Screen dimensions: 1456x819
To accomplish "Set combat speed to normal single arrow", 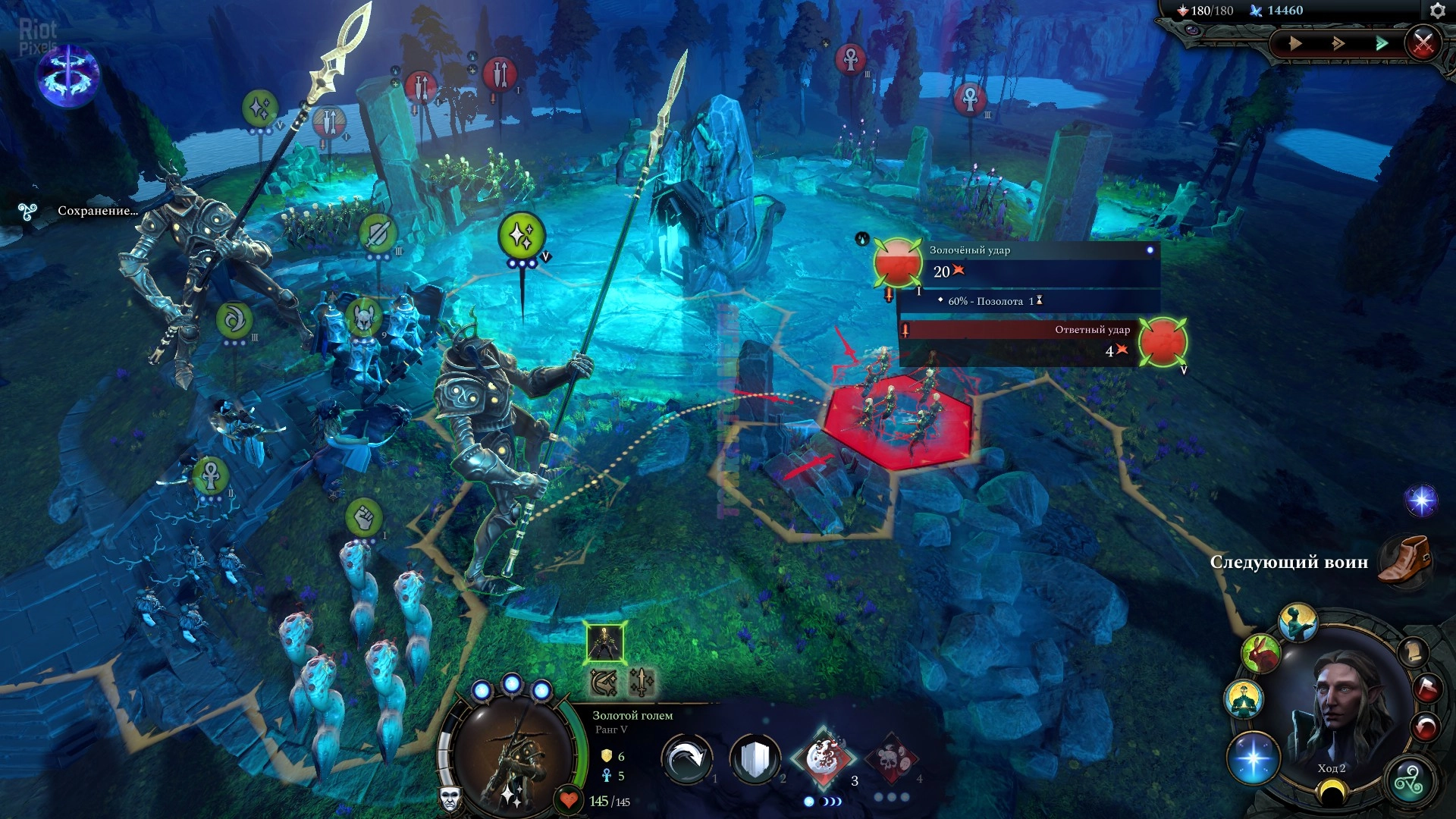I will pyautogui.click(x=1295, y=43).
